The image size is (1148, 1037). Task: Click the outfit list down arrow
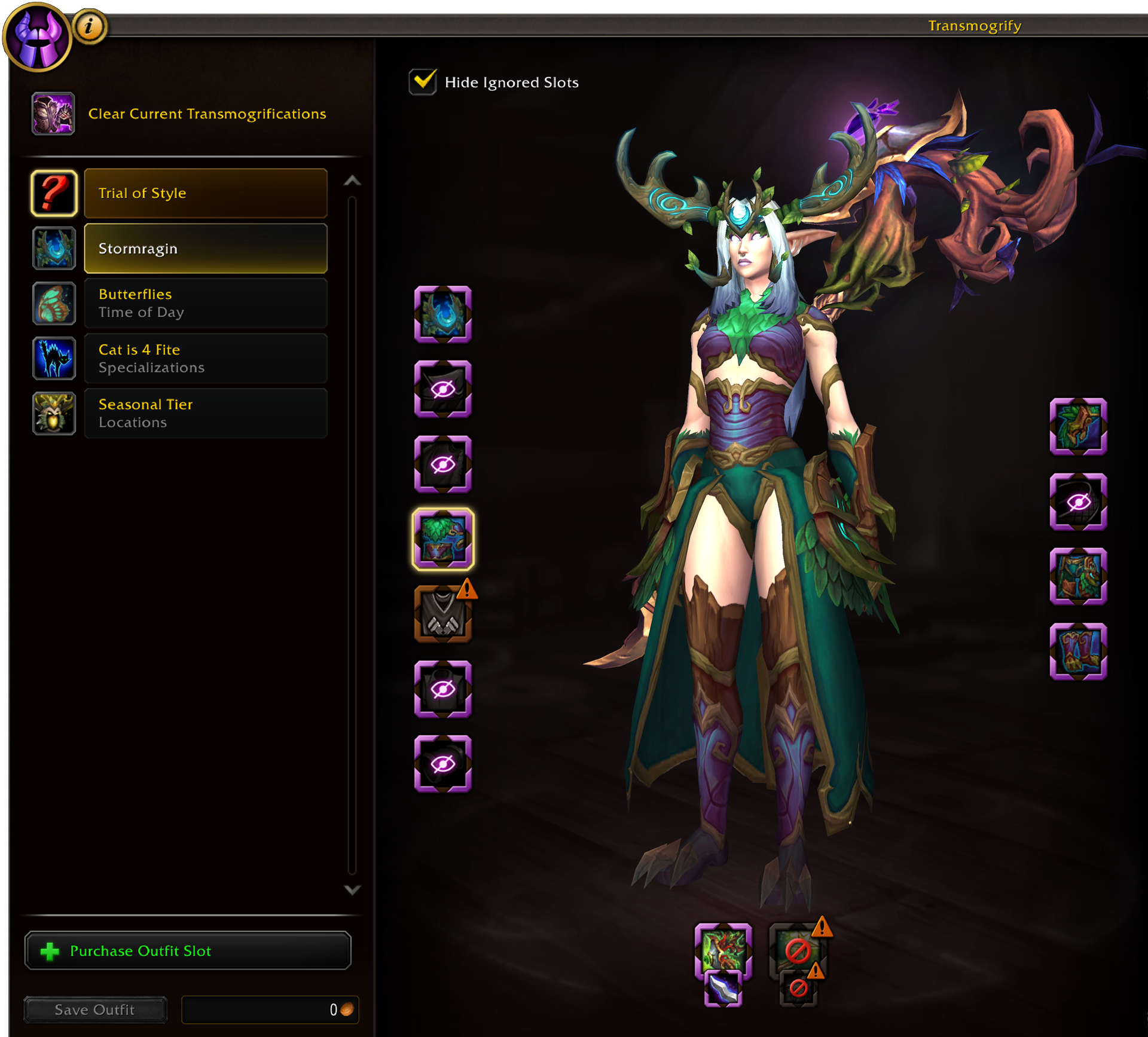pyautogui.click(x=352, y=890)
